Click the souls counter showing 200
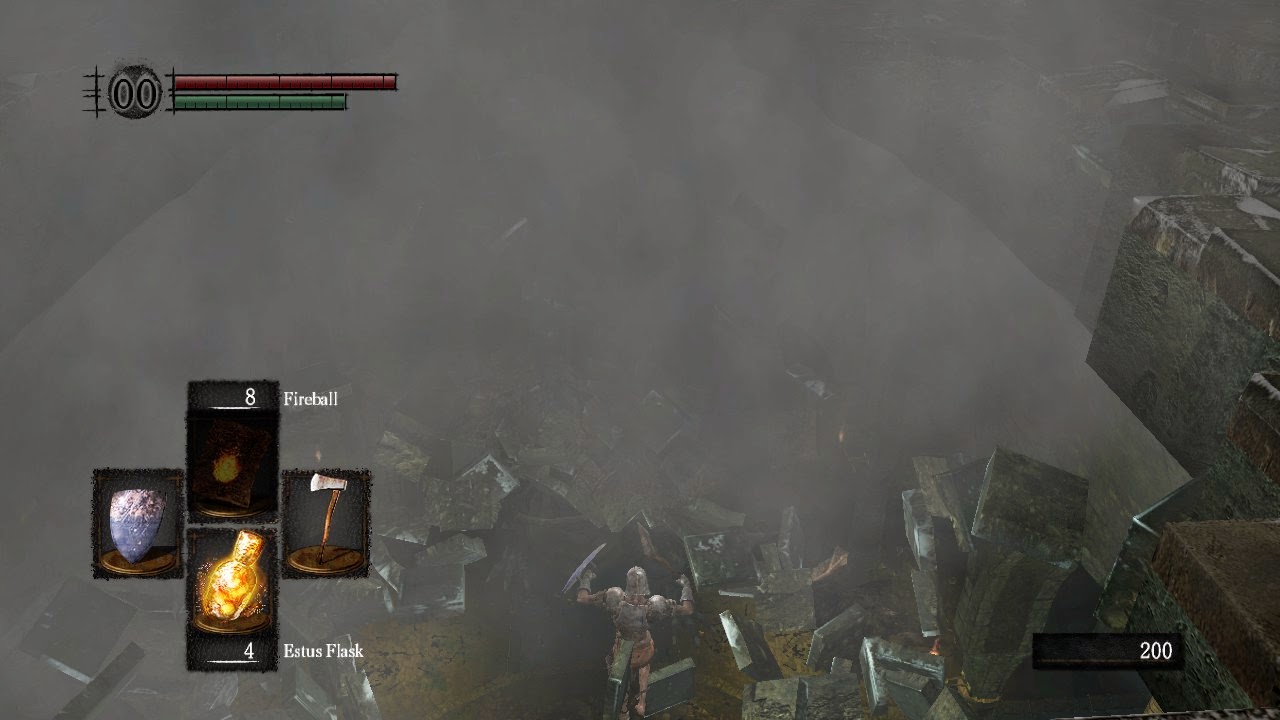The image size is (1280, 720). (x=1155, y=650)
